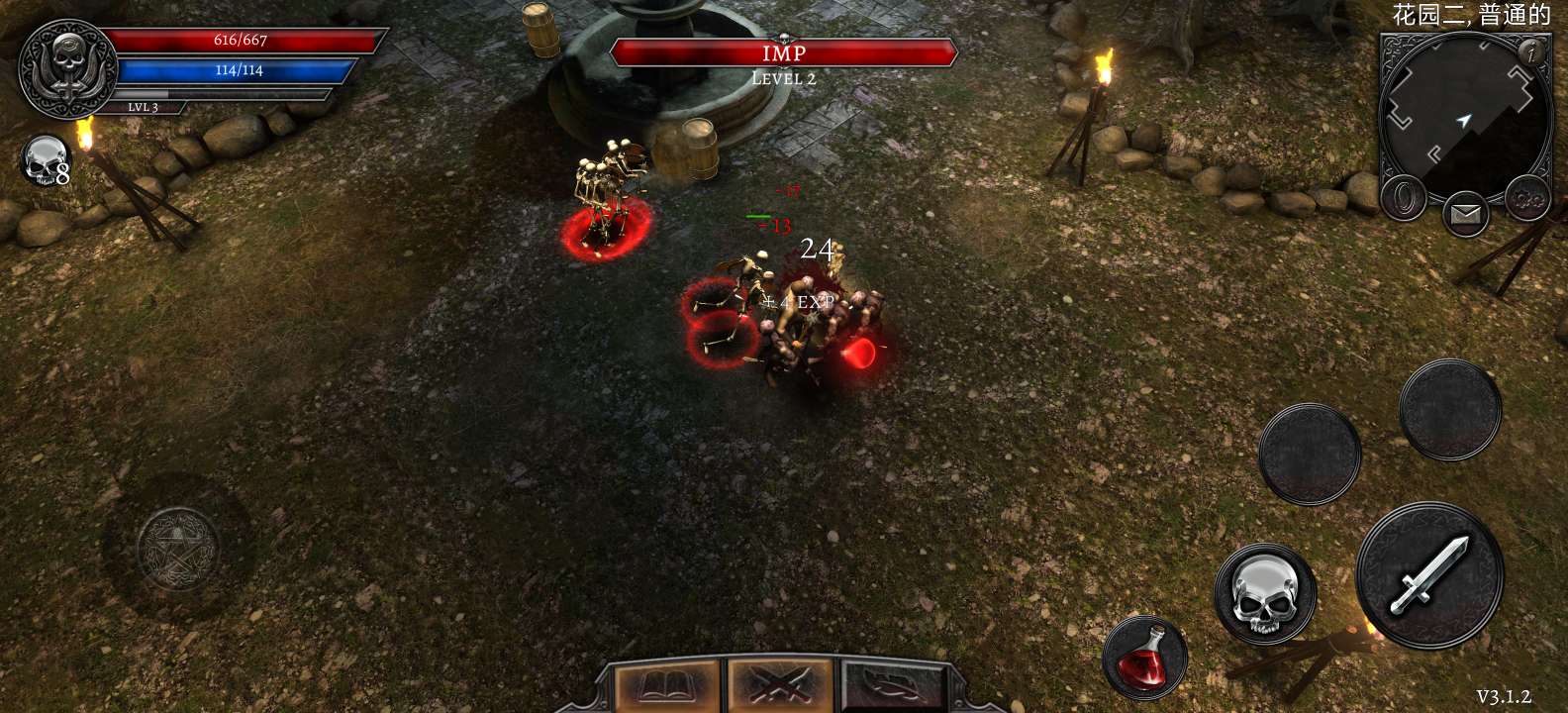Open the quest log quill icon
Viewport: 1568px width, 713px height.
[894, 683]
